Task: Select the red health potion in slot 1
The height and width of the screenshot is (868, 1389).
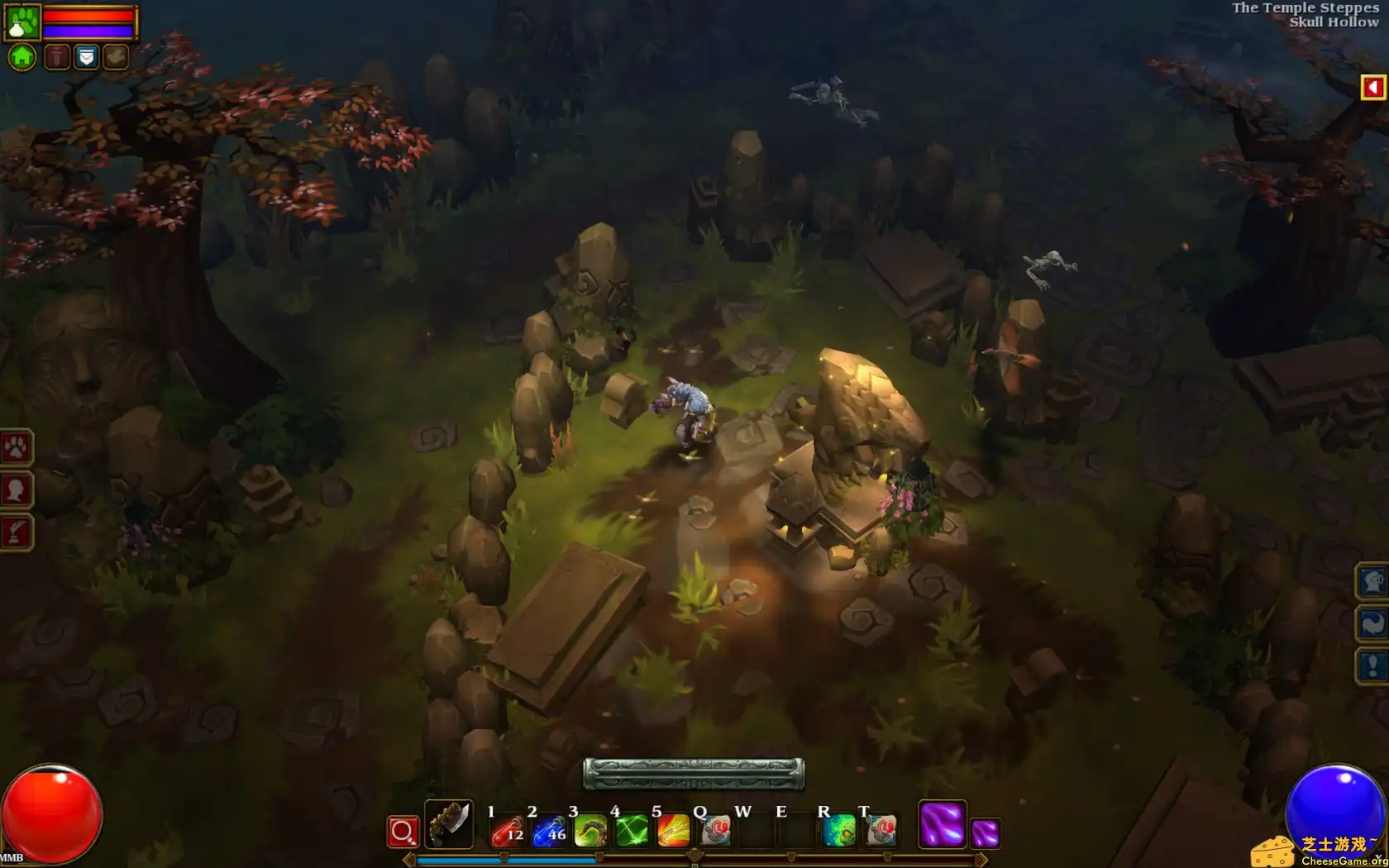Action: pyautogui.click(x=510, y=832)
